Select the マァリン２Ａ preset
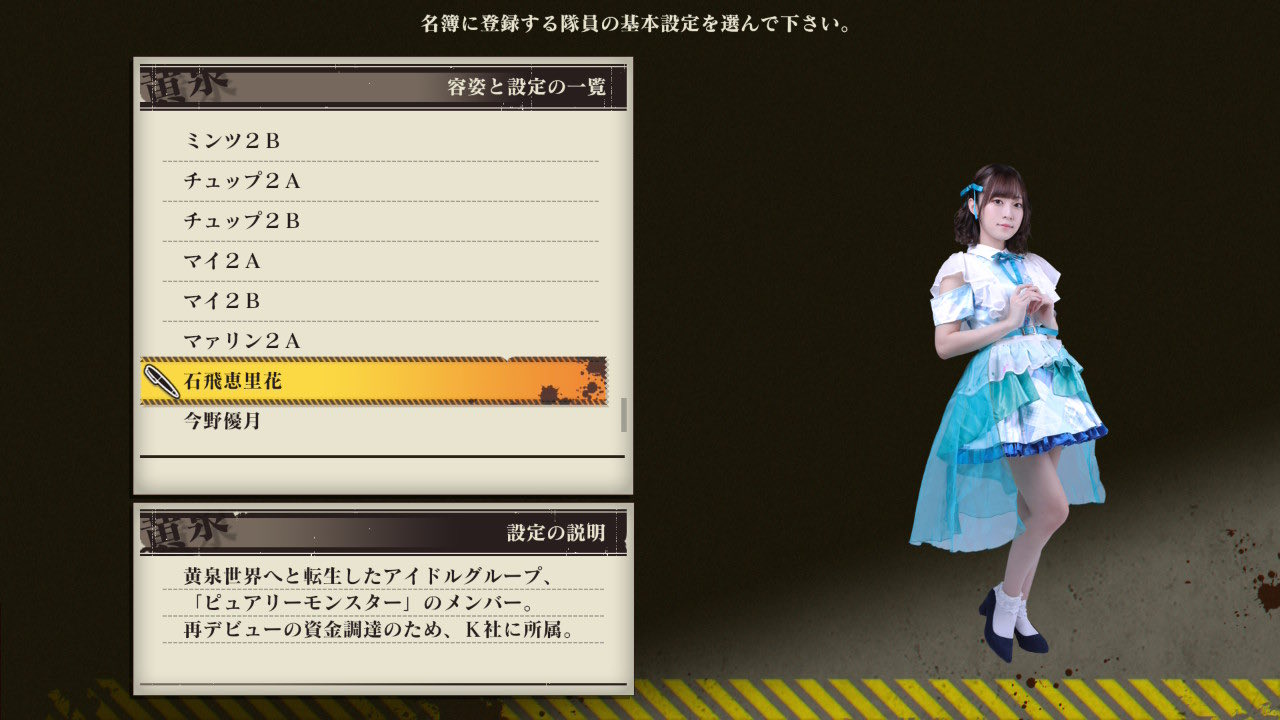The width and height of the screenshot is (1280, 720). click(380, 341)
